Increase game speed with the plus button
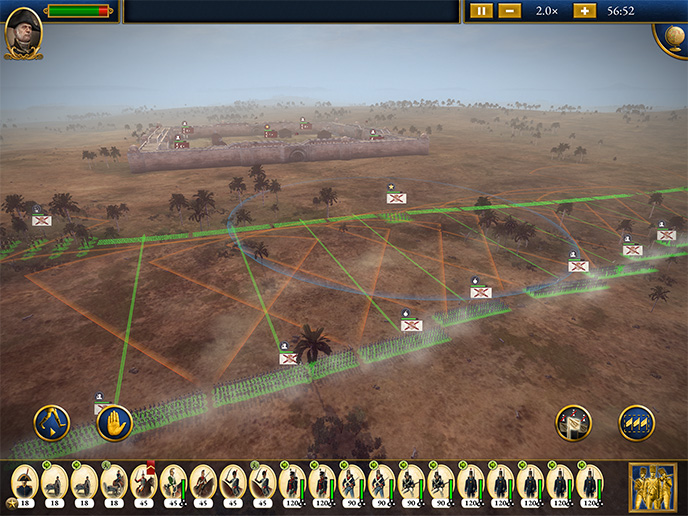 pos(584,11)
